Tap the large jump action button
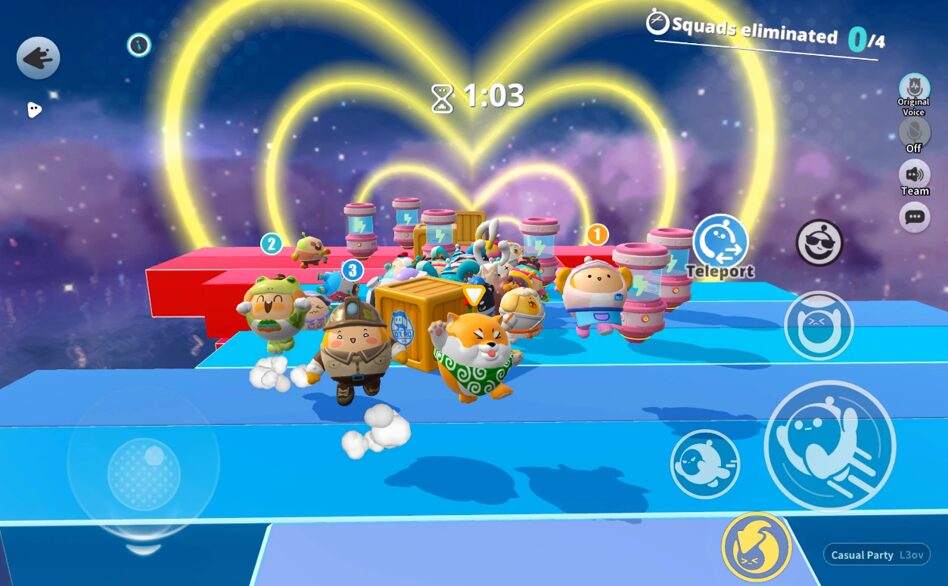Screen dimensions: 948x586 click(x=829, y=444)
